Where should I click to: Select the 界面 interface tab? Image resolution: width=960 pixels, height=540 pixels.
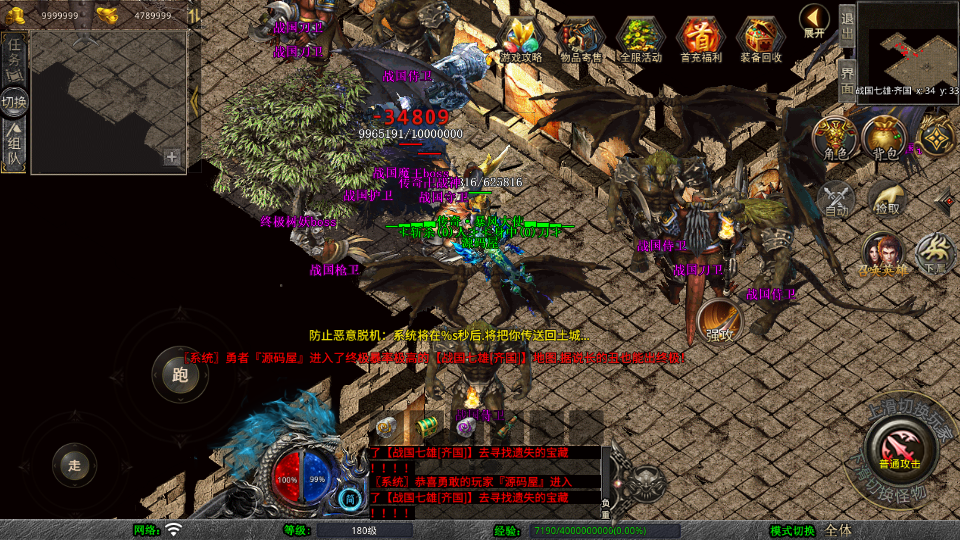[847, 79]
